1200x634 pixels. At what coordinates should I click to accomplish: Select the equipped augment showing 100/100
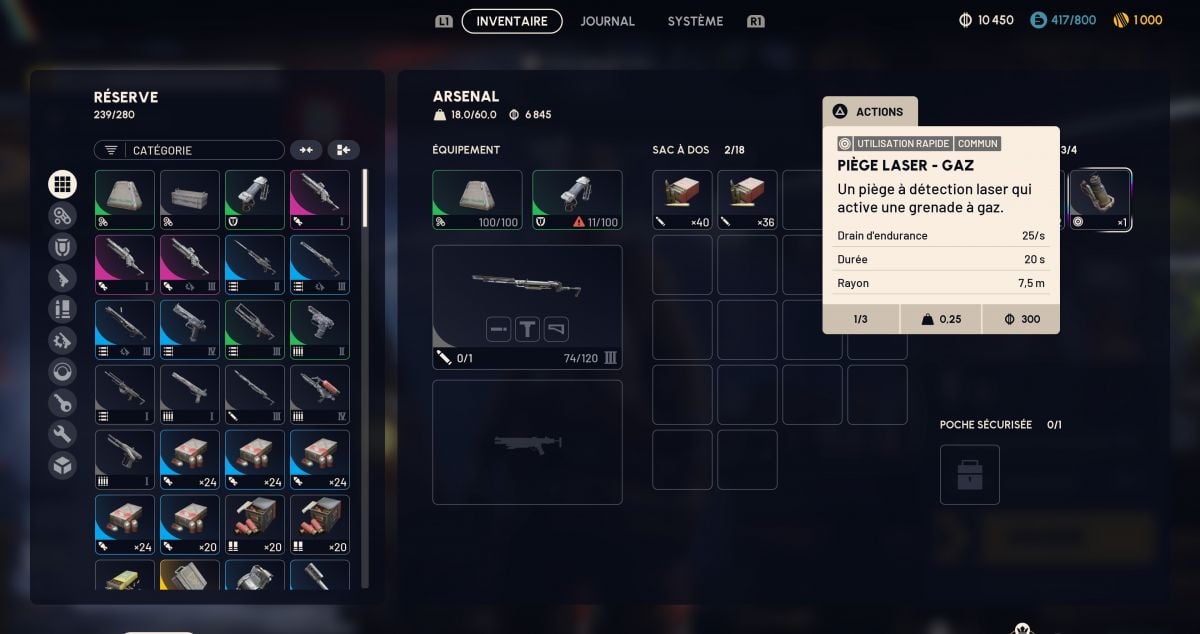tap(477, 200)
